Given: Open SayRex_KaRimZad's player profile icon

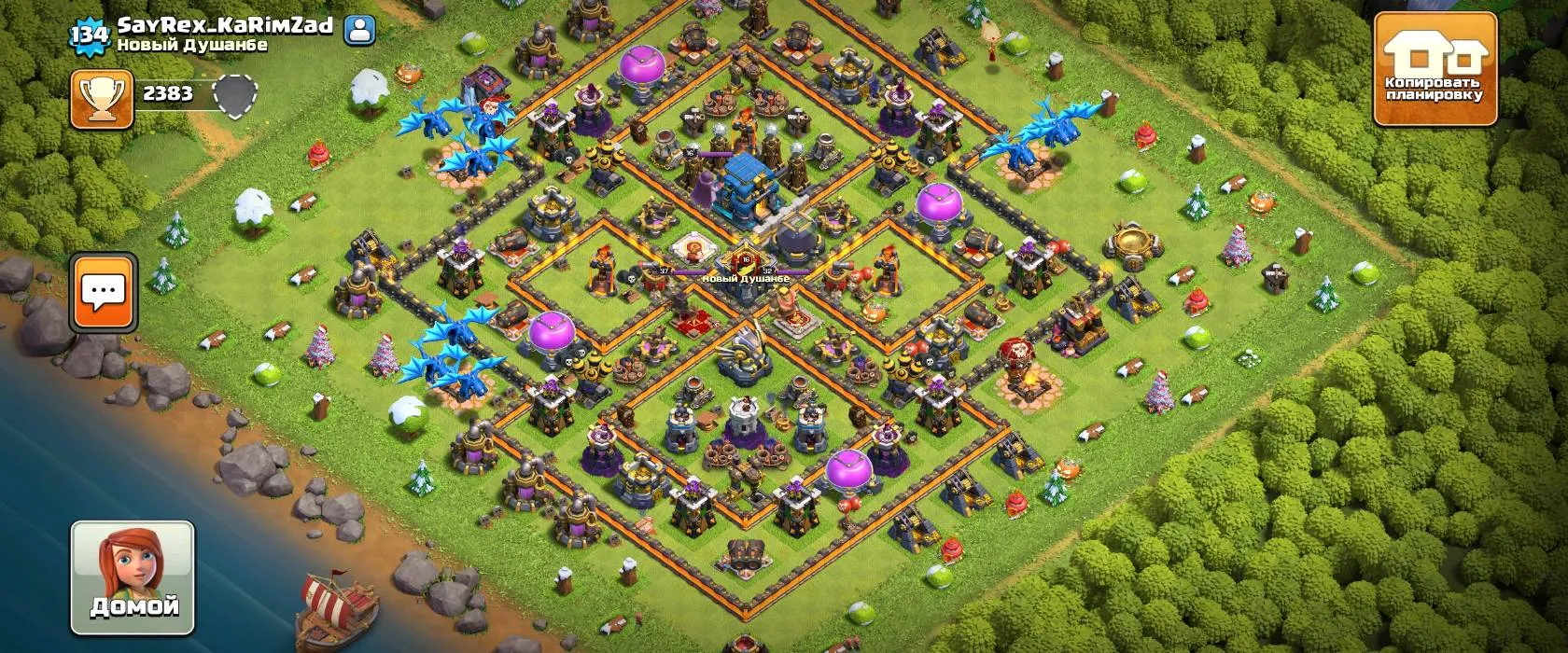Looking at the screenshot, I should pyautogui.click(x=359, y=31).
